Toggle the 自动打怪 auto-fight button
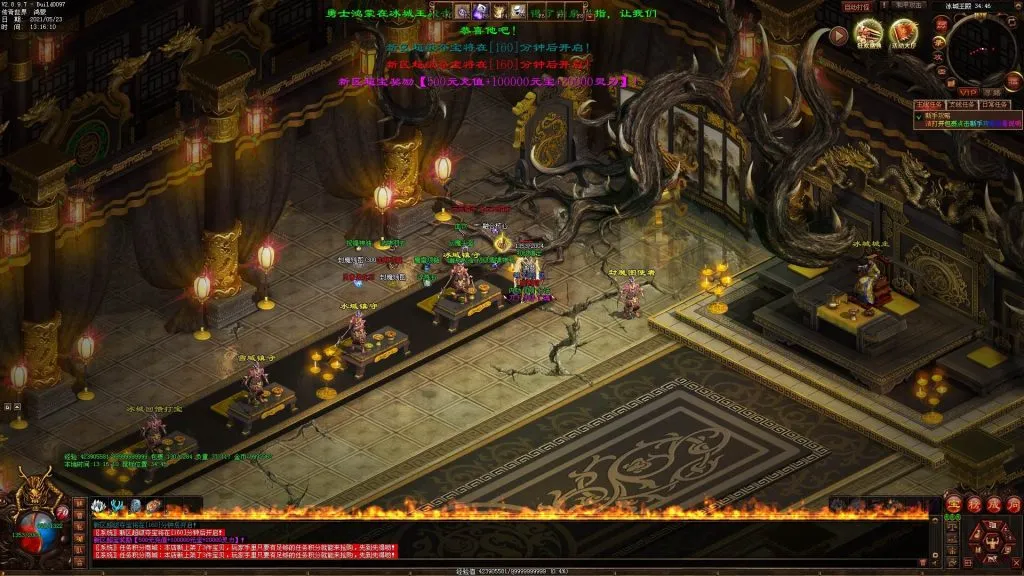This screenshot has width=1024, height=576. click(x=857, y=7)
